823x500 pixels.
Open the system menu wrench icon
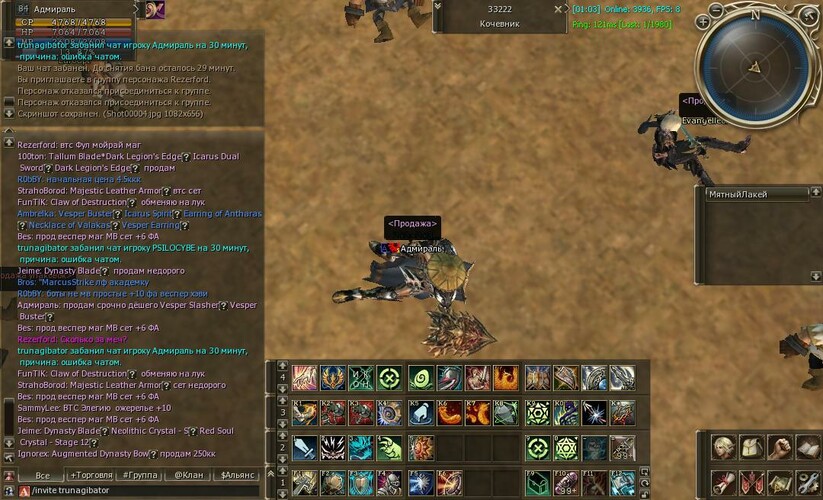[809, 484]
